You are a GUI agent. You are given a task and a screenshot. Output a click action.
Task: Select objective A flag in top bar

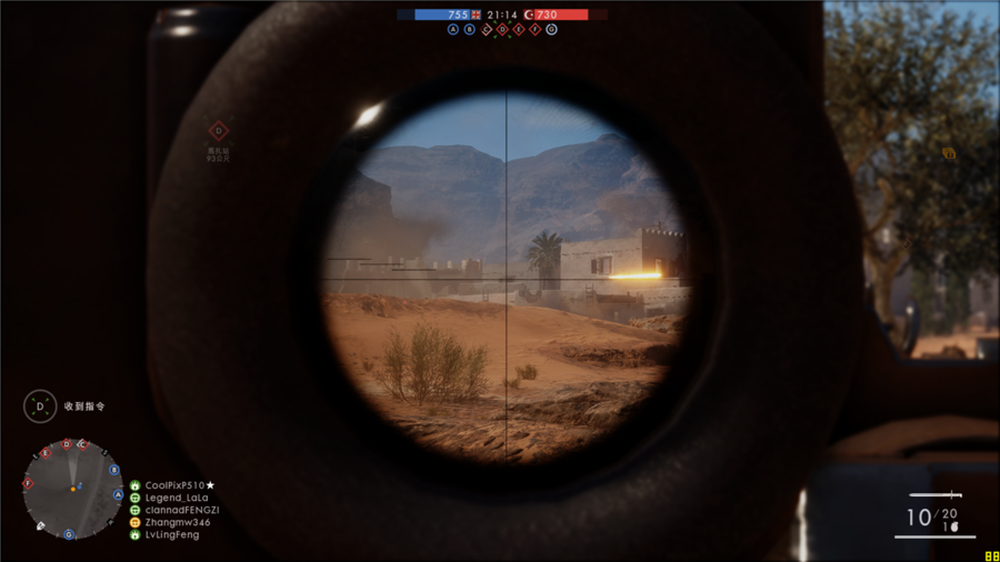coord(453,30)
